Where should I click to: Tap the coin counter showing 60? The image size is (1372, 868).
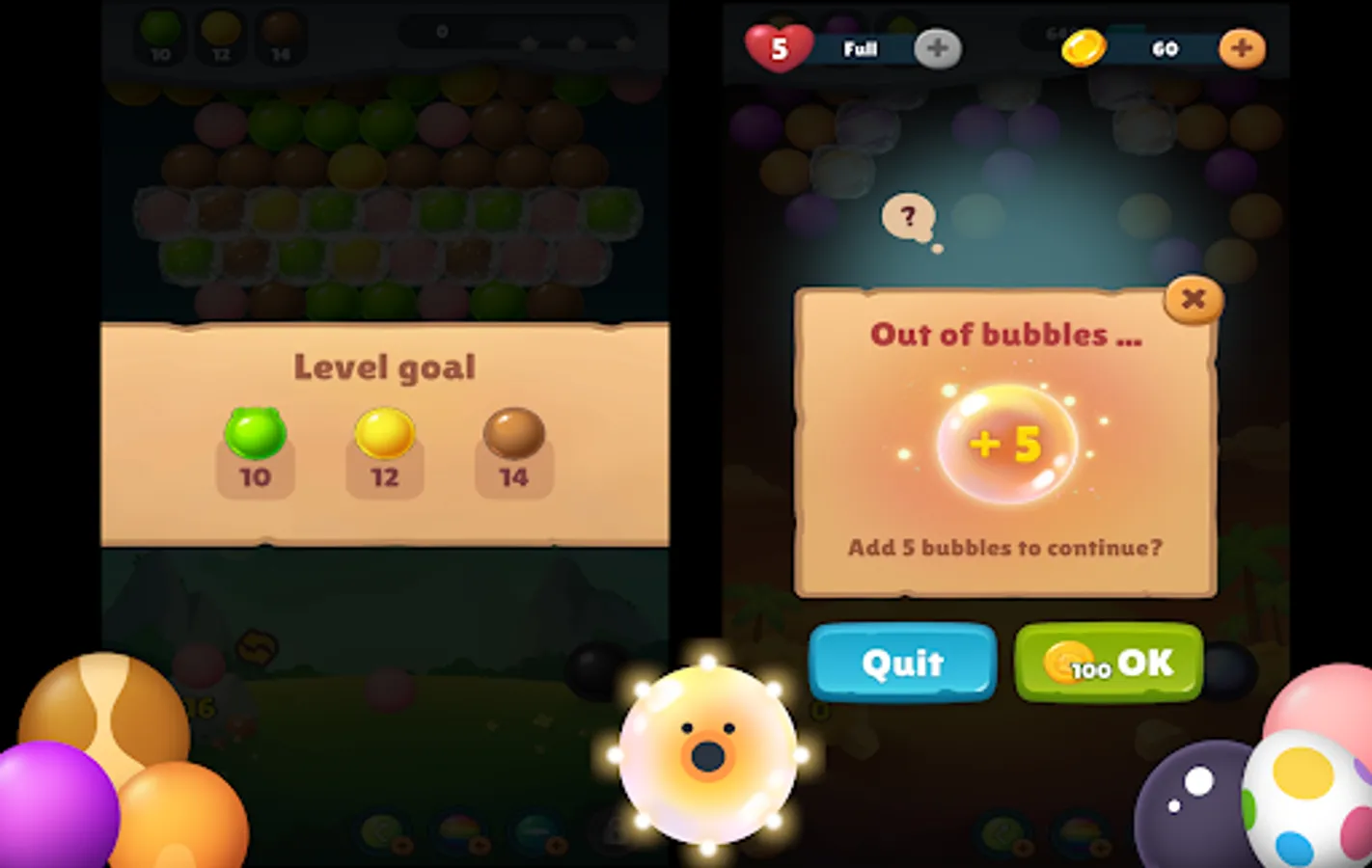tap(1165, 48)
